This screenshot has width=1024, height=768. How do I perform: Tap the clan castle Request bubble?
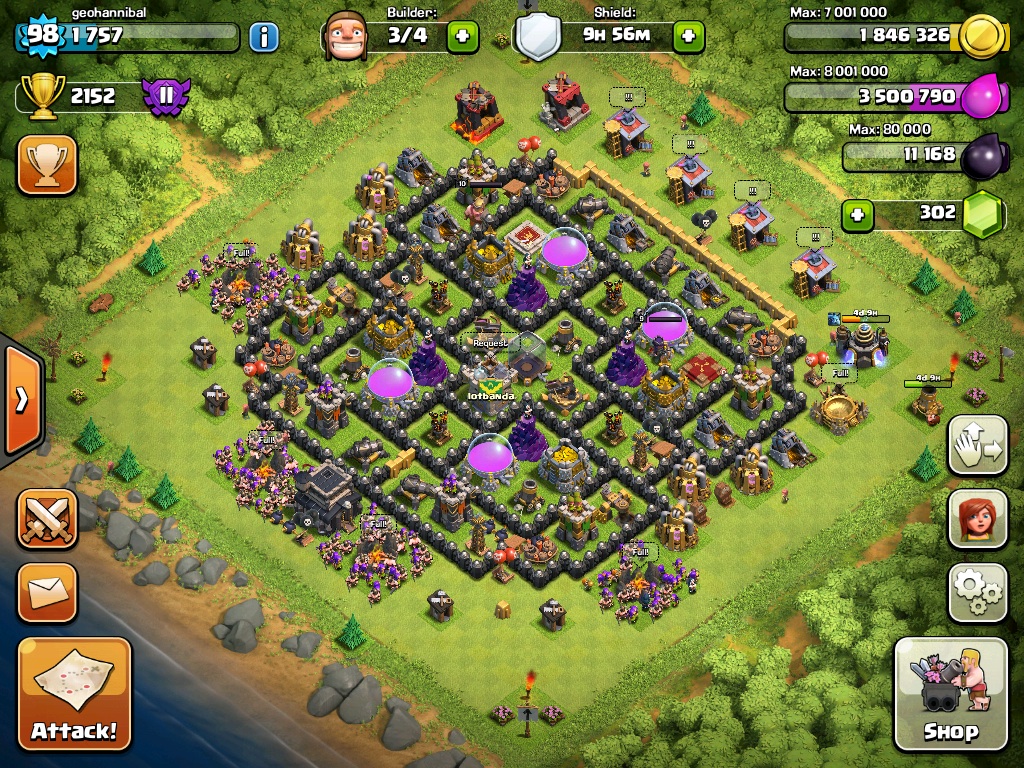pos(490,342)
